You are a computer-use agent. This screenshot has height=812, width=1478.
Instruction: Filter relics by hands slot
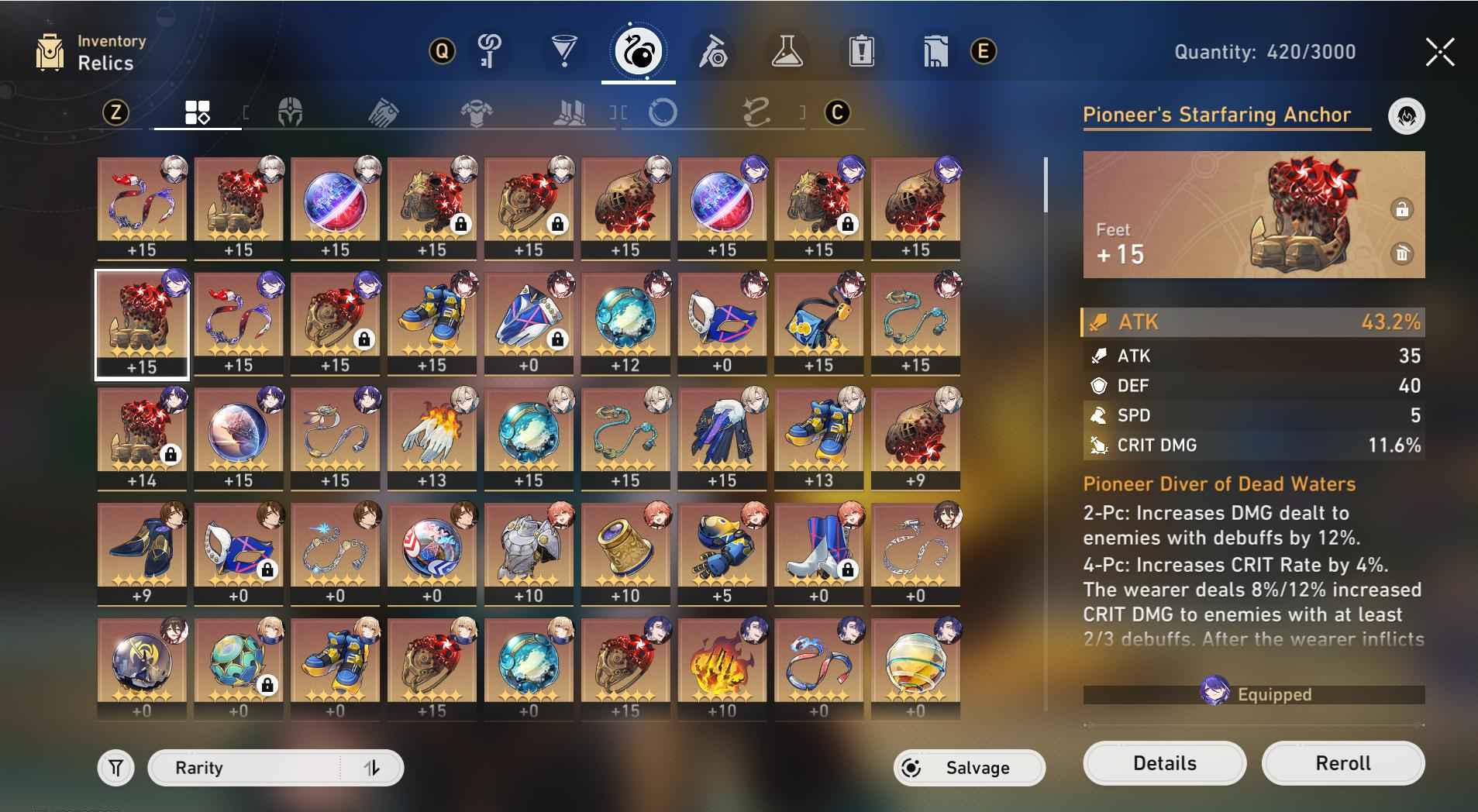384,113
